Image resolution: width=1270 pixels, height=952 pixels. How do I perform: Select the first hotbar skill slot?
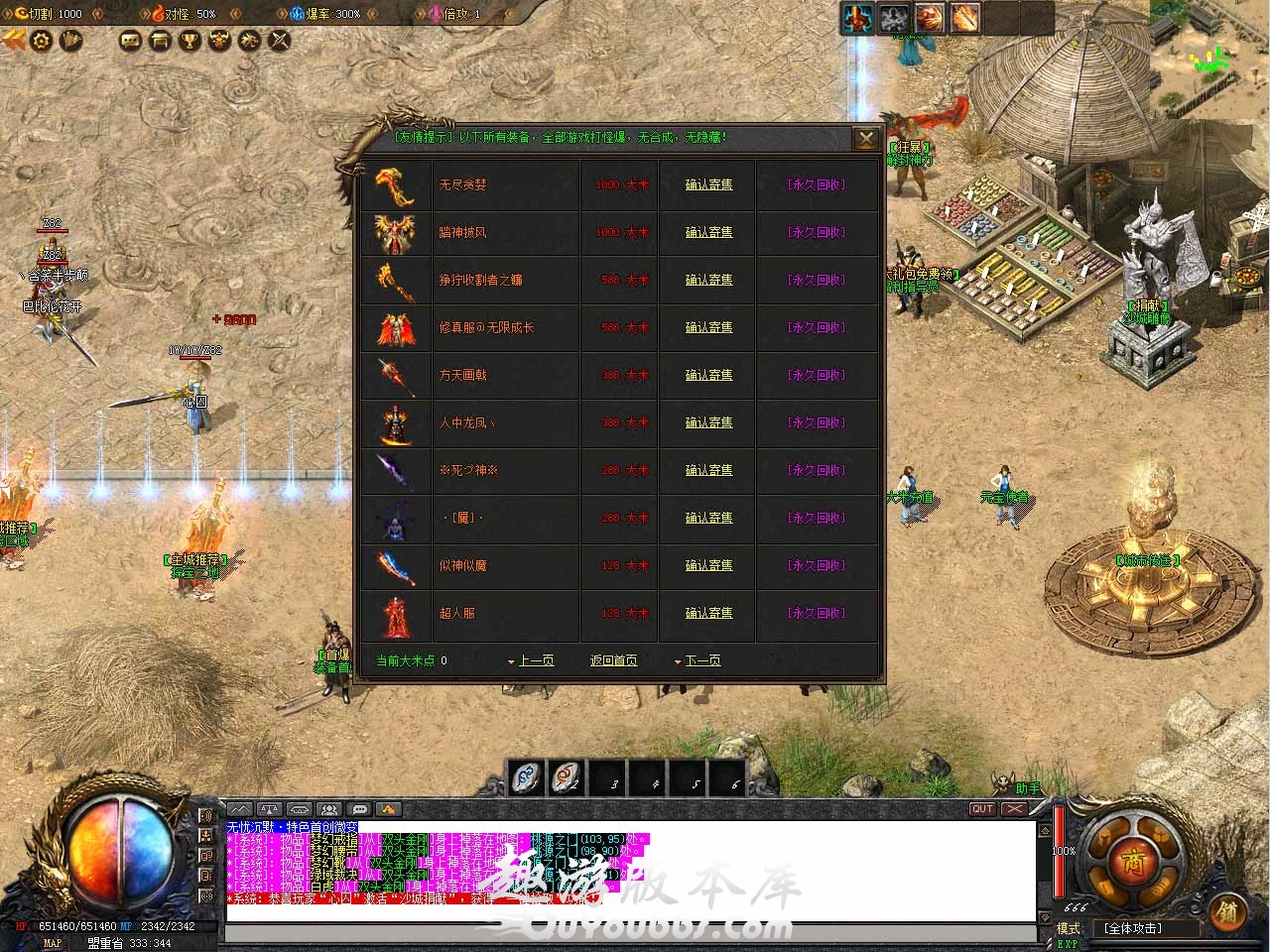click(527, 778)
